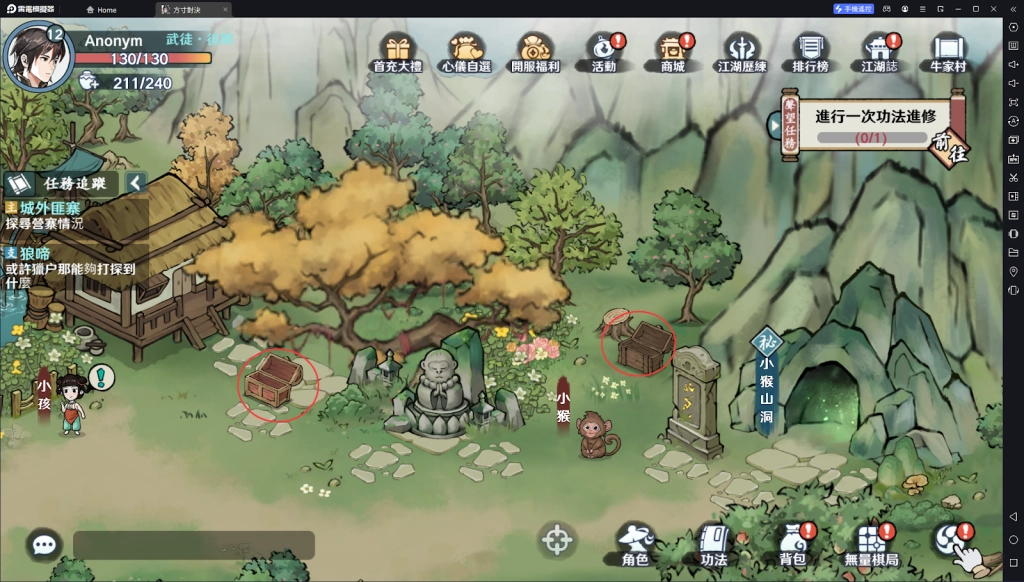Open the 角色 character menu
This screenshot has width=1024, height=582.
coord(635,545)
